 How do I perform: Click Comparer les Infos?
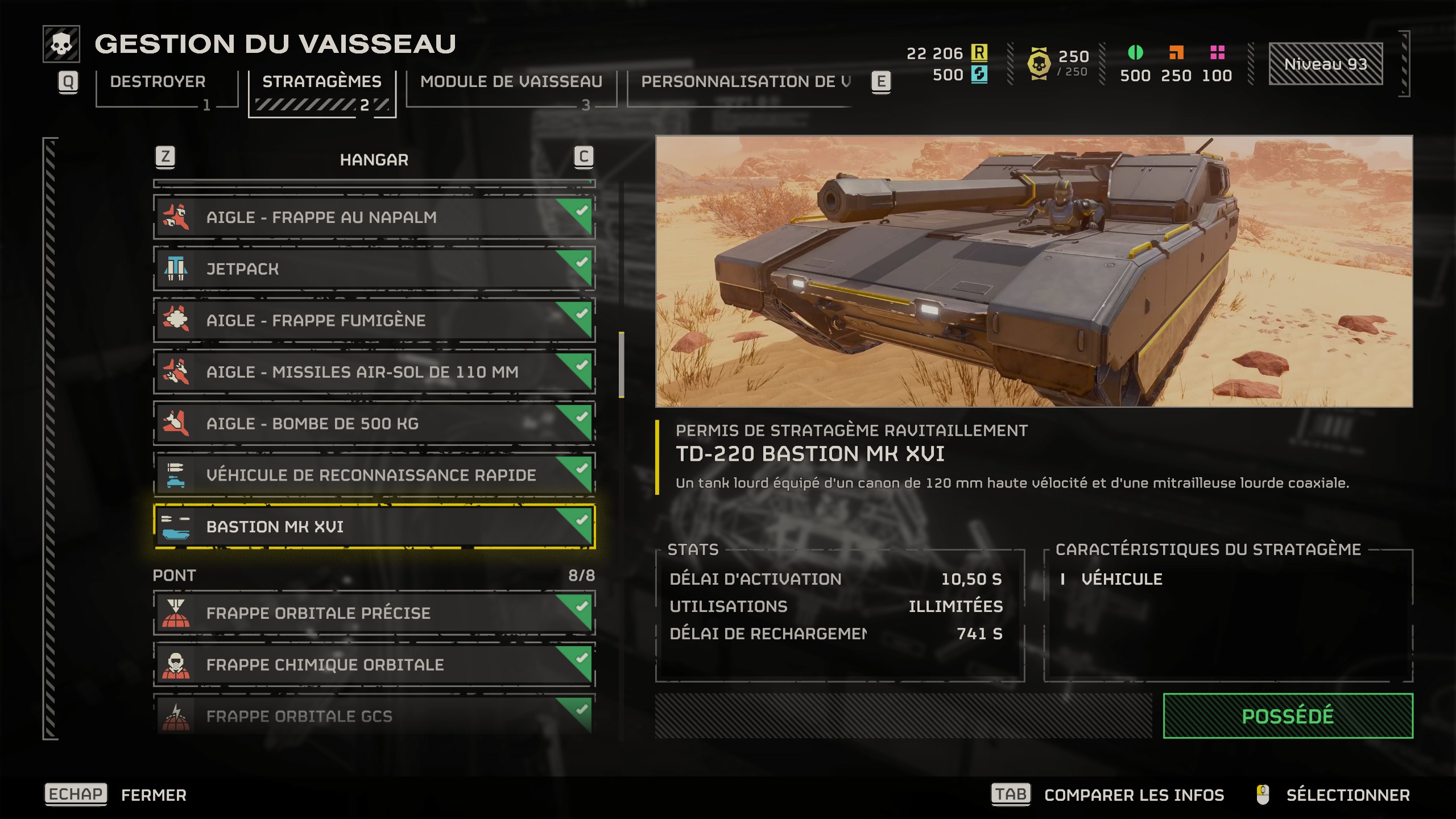1134,795
